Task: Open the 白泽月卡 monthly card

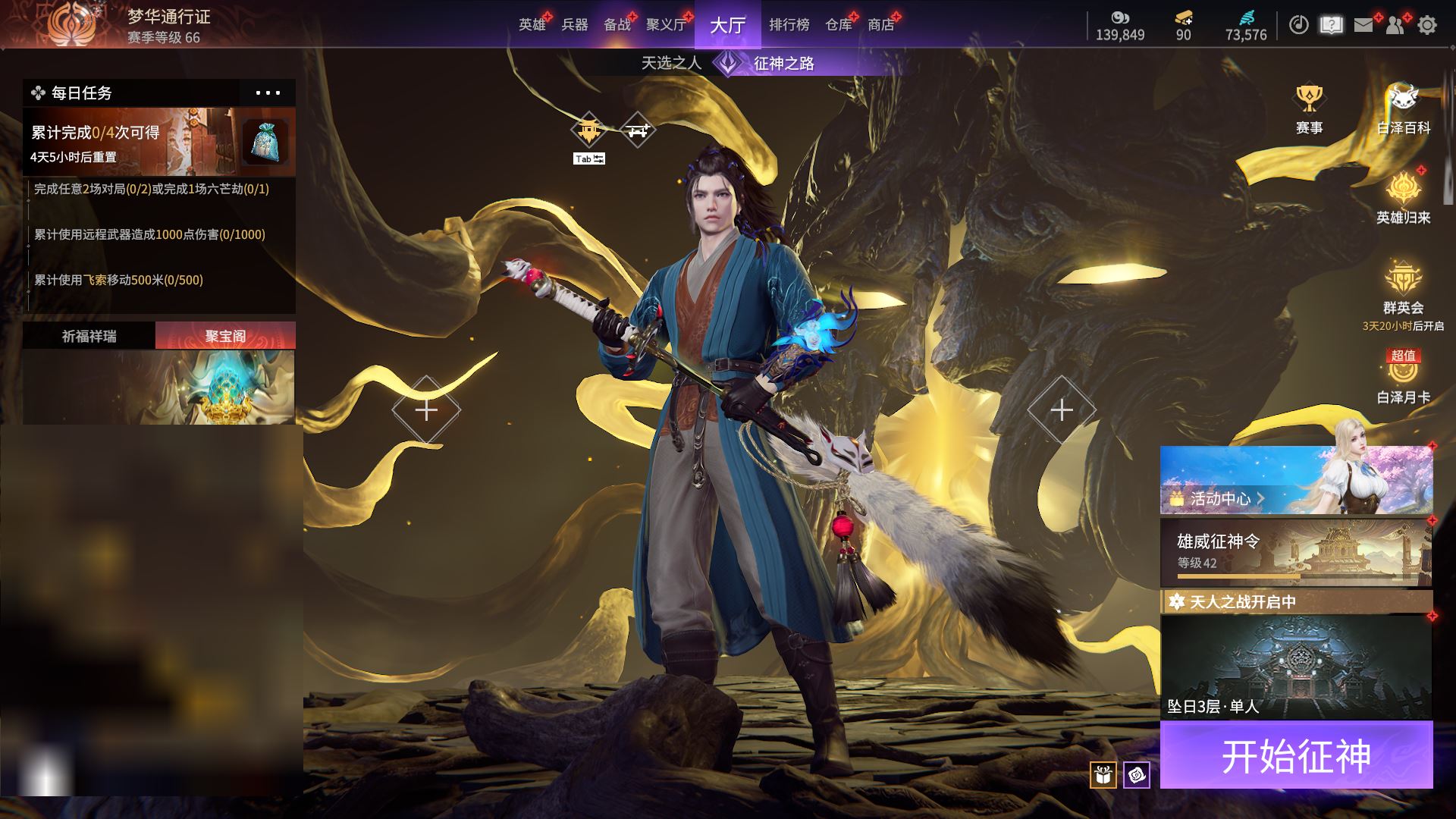Action: (1403, 377)
